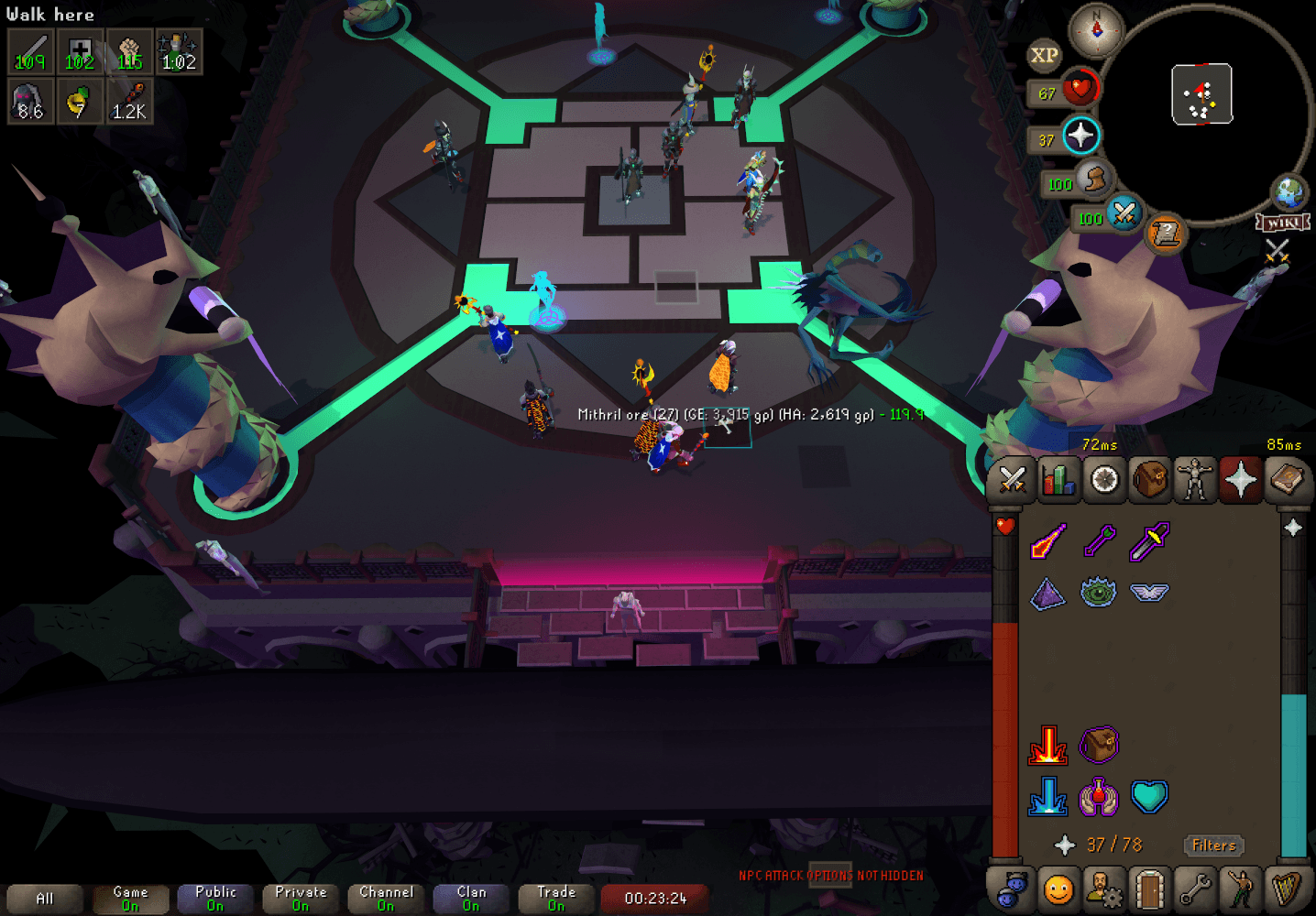Open the Skills tab
Viewport: 1316px width, 916px height.
click(x=1058, y=479)
